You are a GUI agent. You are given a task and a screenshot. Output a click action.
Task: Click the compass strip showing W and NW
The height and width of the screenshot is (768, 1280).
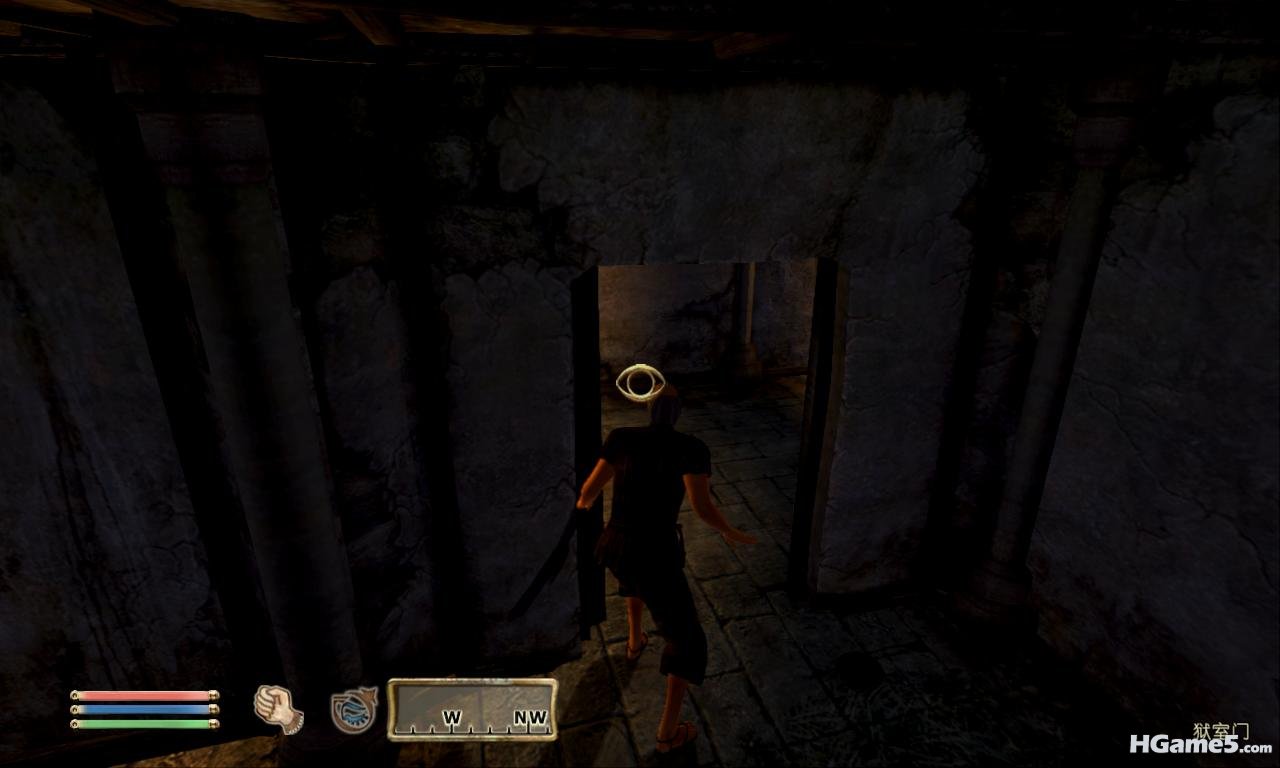tap(472, 710)
